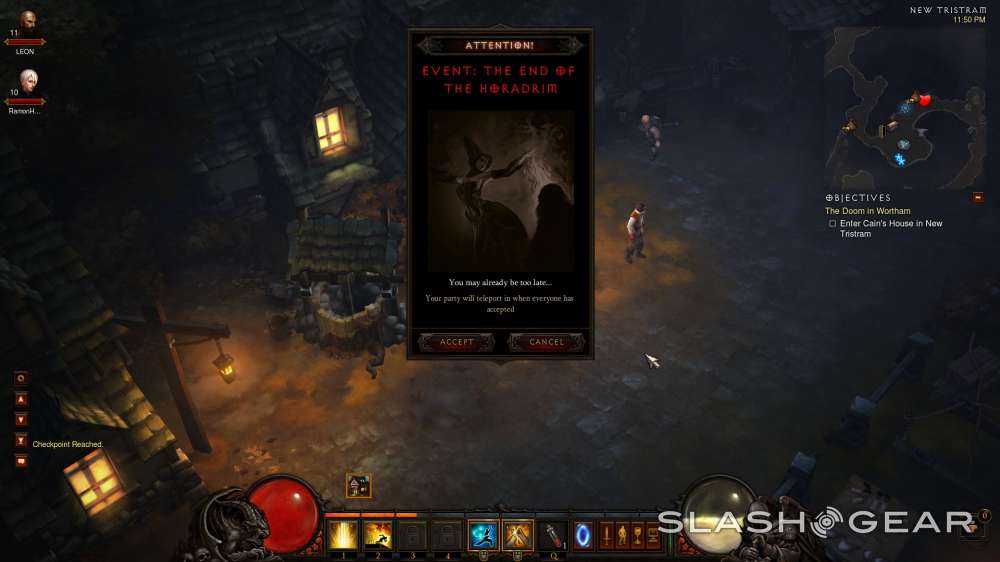Select the white-haired party member portrait
This screenshot has width=1000, height=562.
[26, 80]
